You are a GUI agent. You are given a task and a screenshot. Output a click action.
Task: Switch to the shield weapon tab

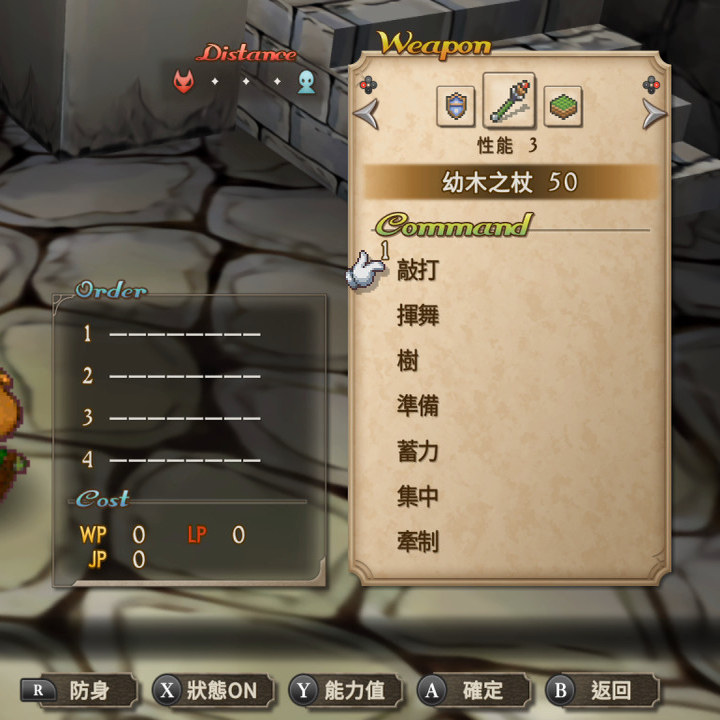pos(456,105)
